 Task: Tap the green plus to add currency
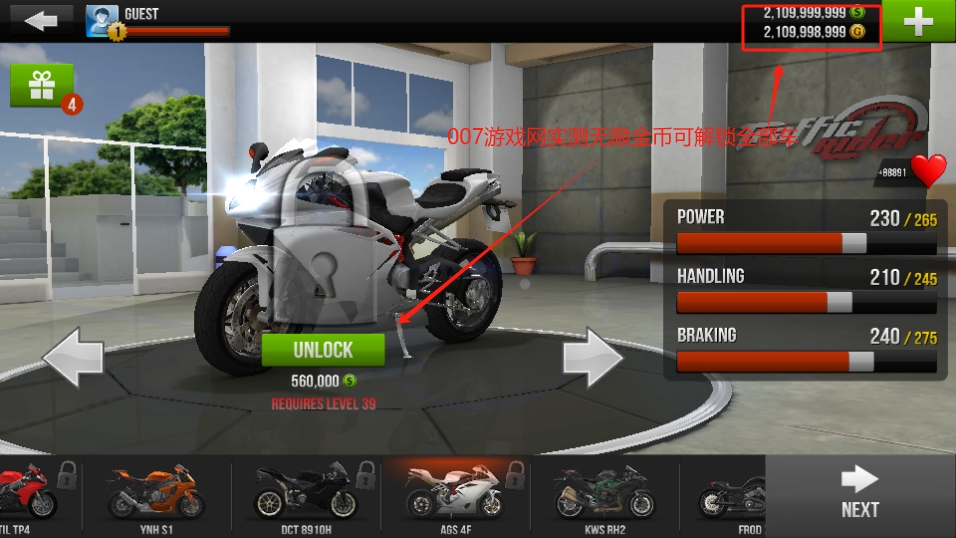coord(917,22)
